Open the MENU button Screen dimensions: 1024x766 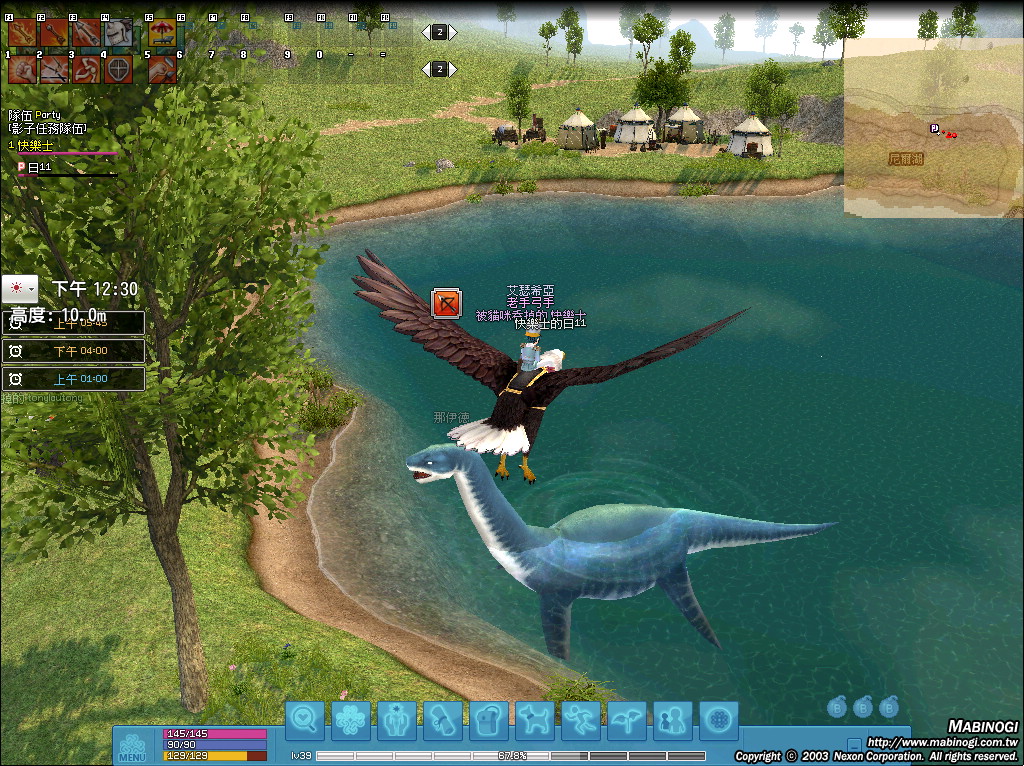(133, 746)
